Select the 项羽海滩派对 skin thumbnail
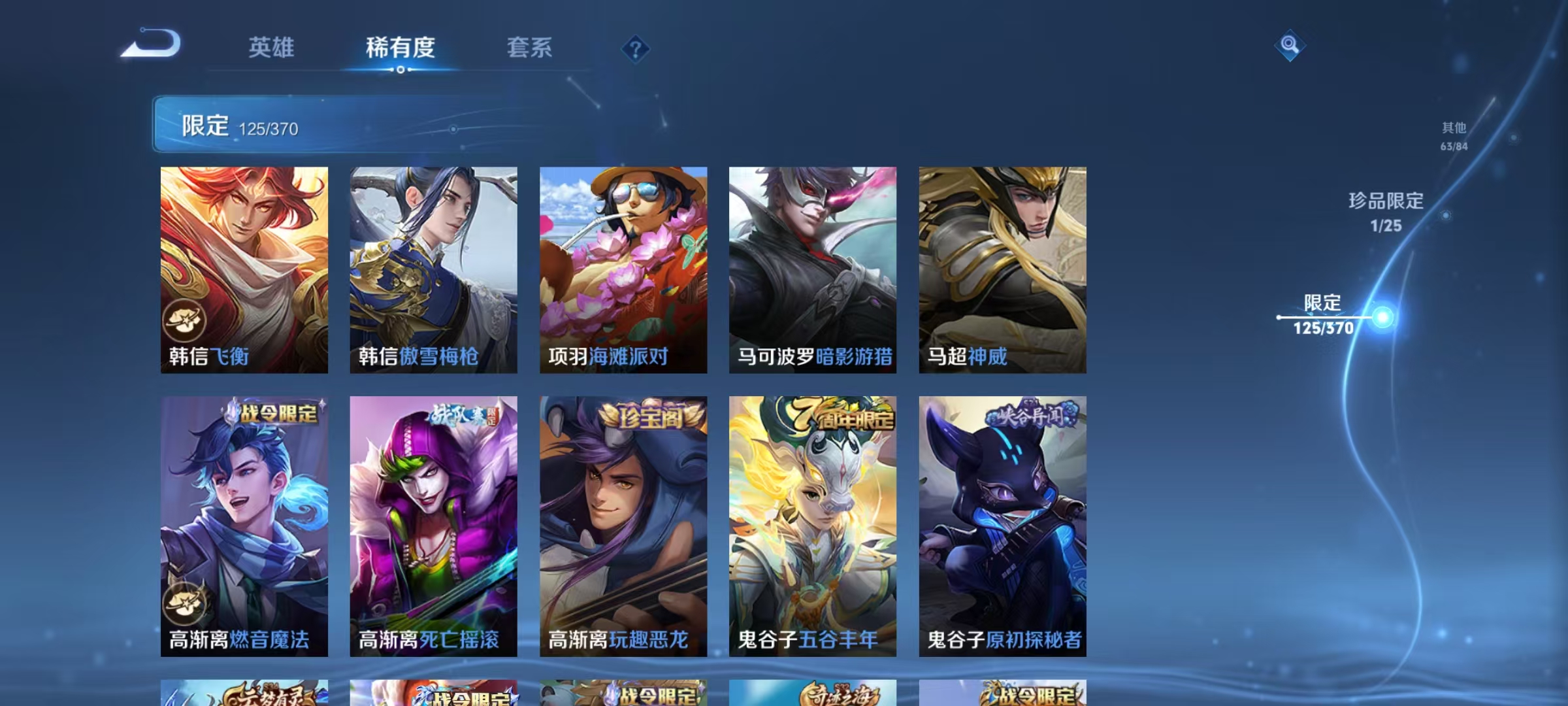The width and height of the screenshot is (1568, 706). click(622, 268)
